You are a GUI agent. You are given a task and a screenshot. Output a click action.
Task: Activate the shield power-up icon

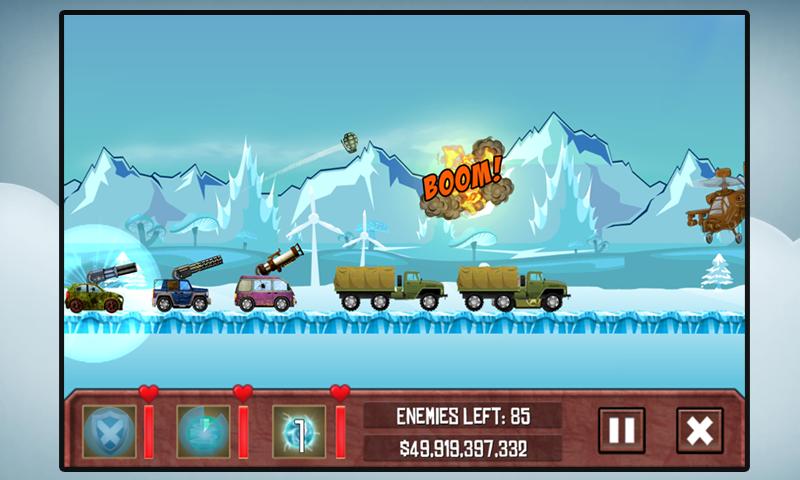108,431
